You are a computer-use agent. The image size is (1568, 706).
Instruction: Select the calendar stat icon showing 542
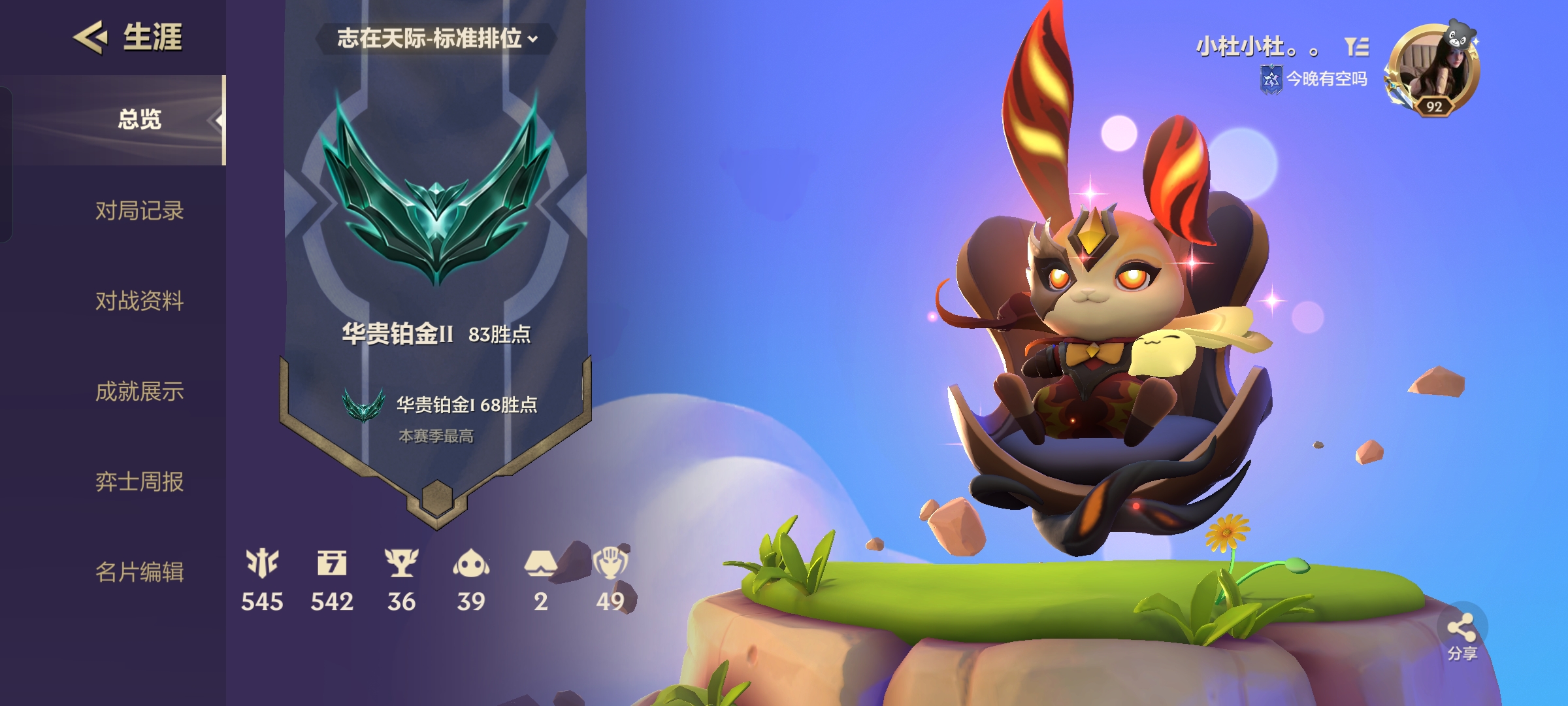[332, 563]
